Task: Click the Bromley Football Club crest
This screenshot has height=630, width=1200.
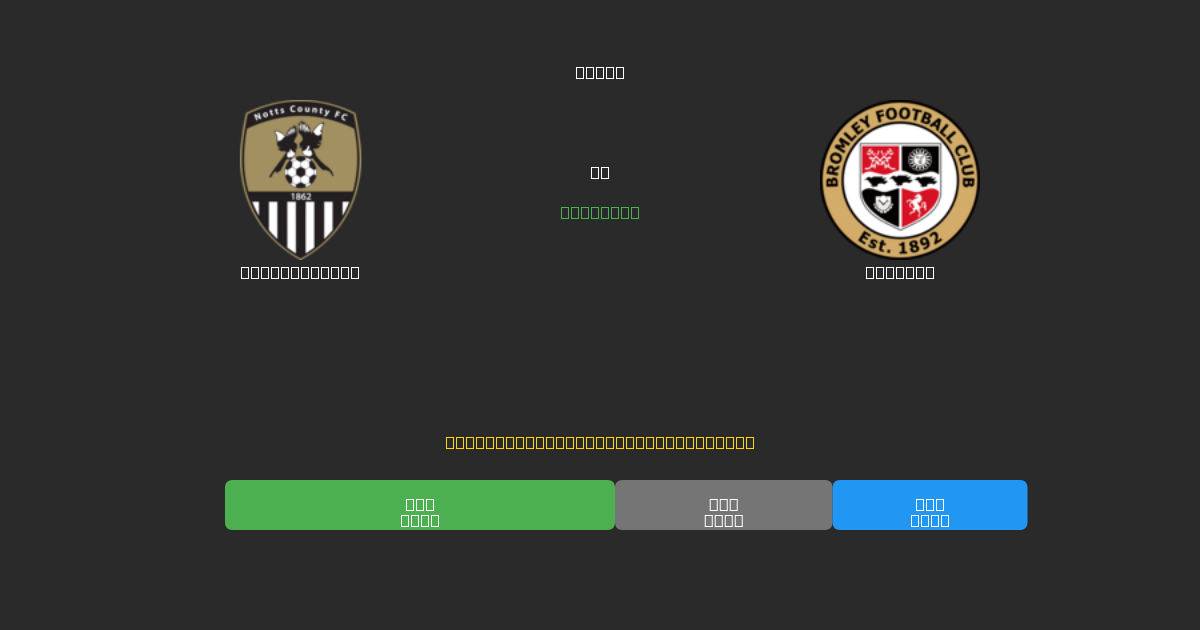Action: tap(899, 179)
